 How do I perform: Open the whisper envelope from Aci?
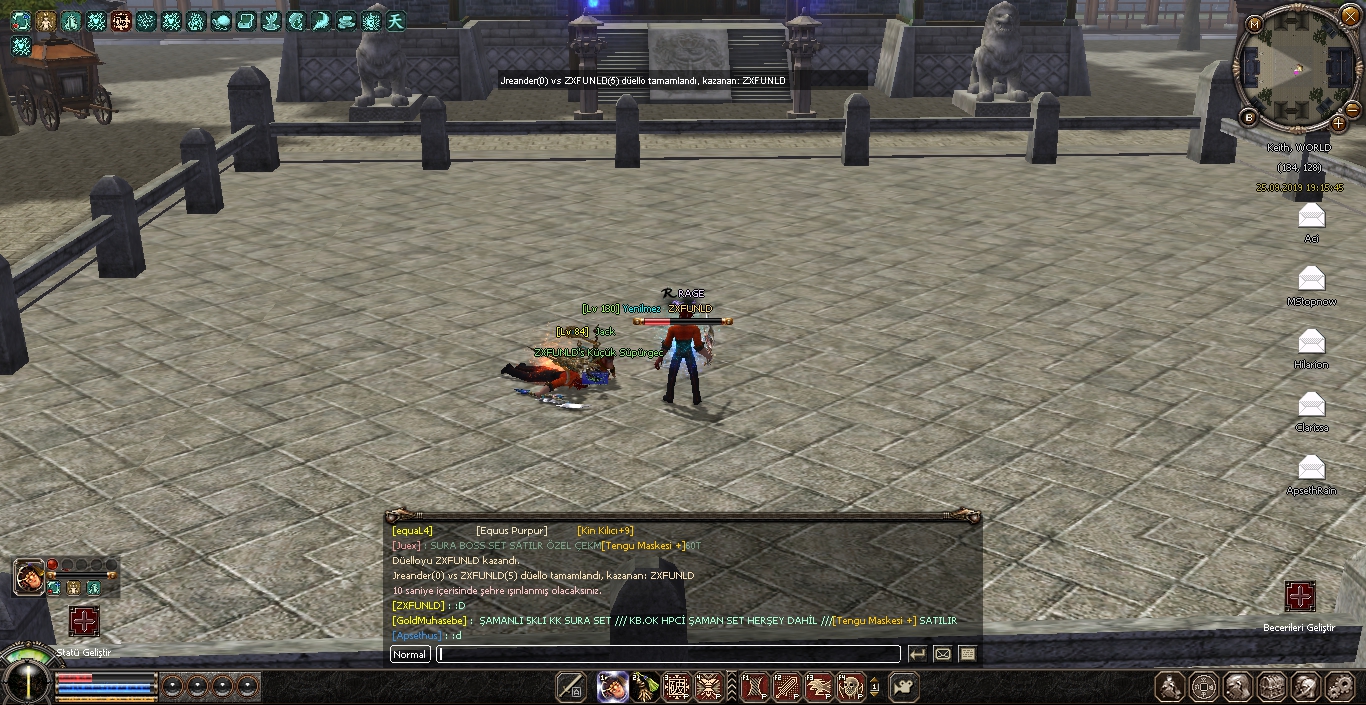click(1311, 216)
